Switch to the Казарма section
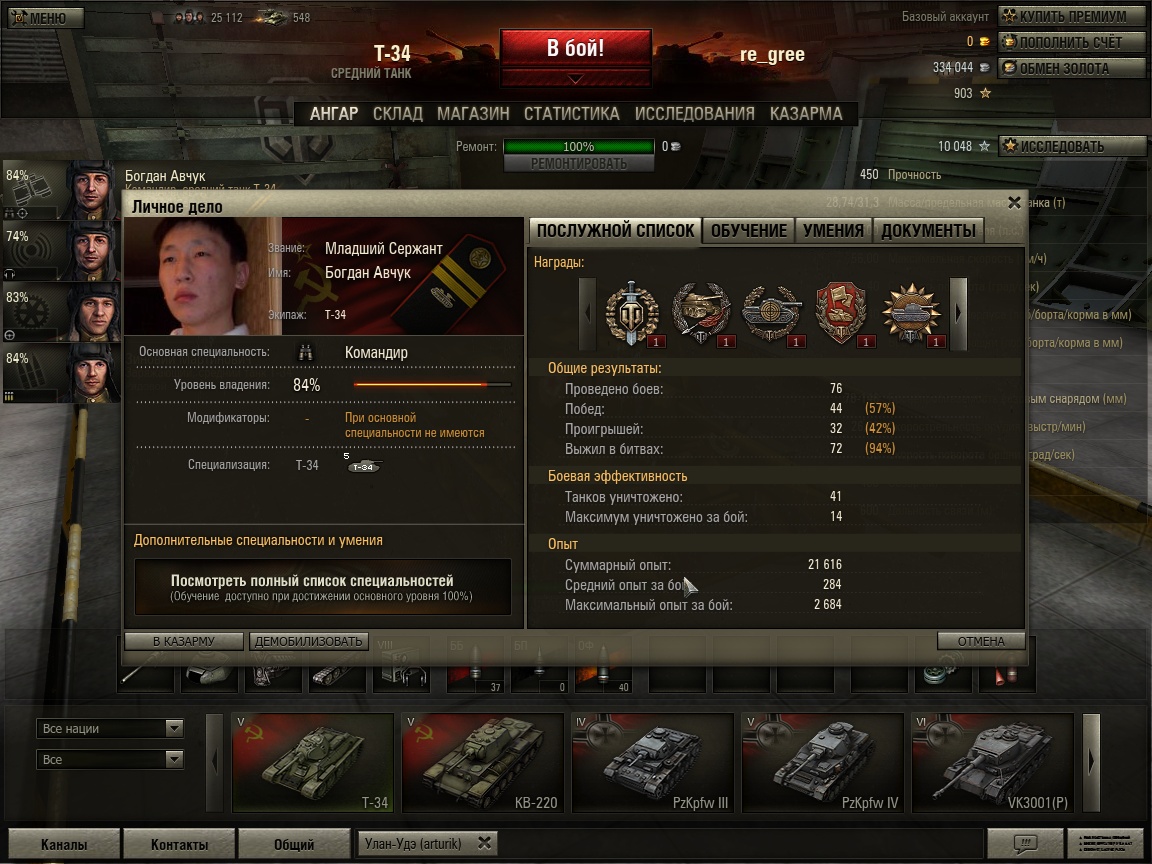1152x864 pixels. [x=806, y=114]
